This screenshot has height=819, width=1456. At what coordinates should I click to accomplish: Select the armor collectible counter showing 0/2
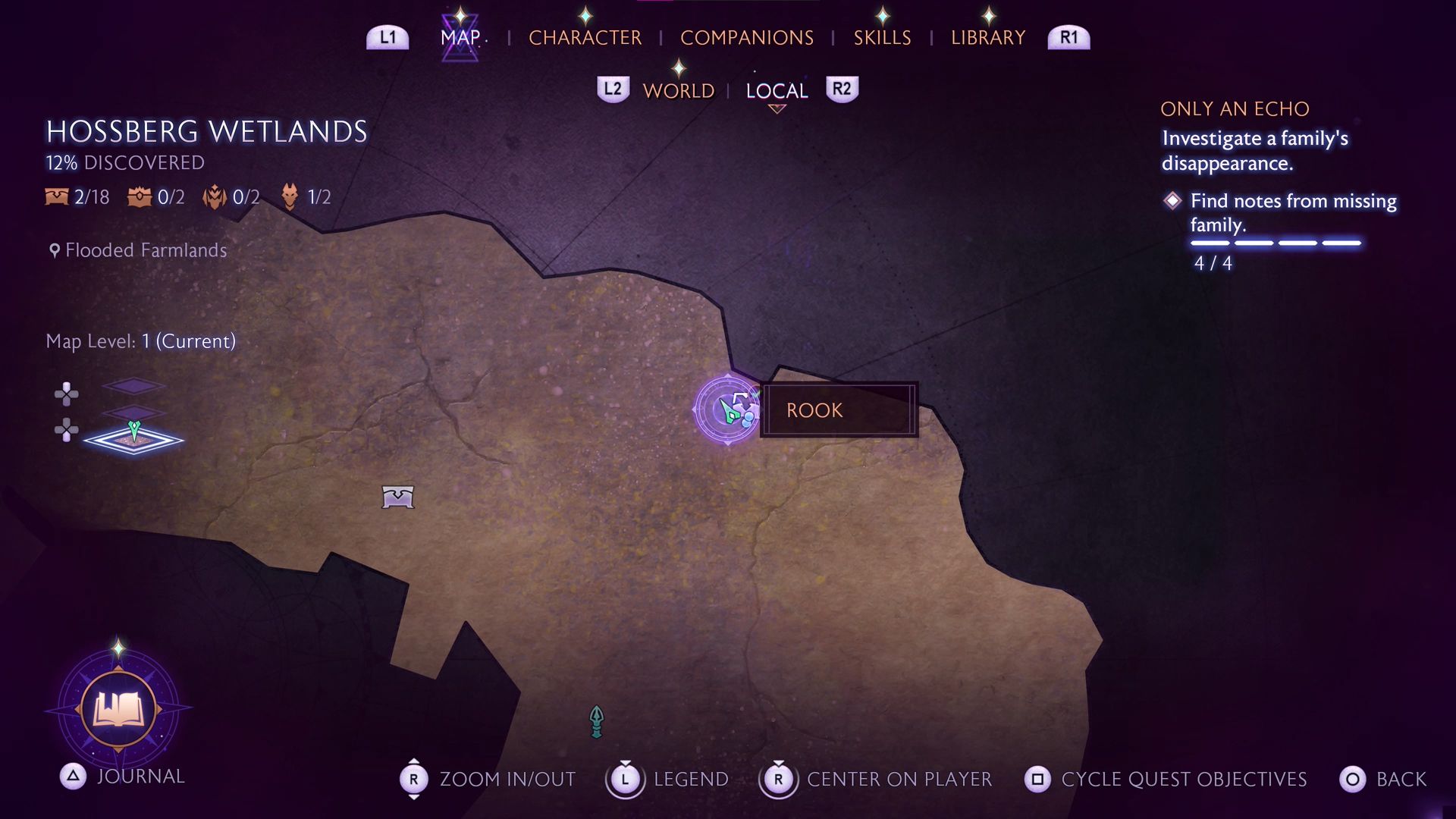216,197
